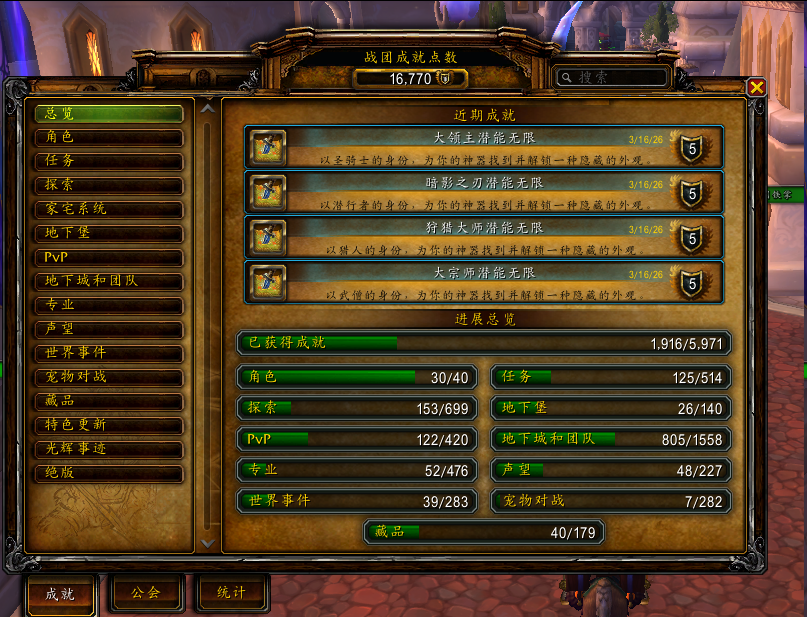
Task: Open the 任务 category
Action: point(109,161)
